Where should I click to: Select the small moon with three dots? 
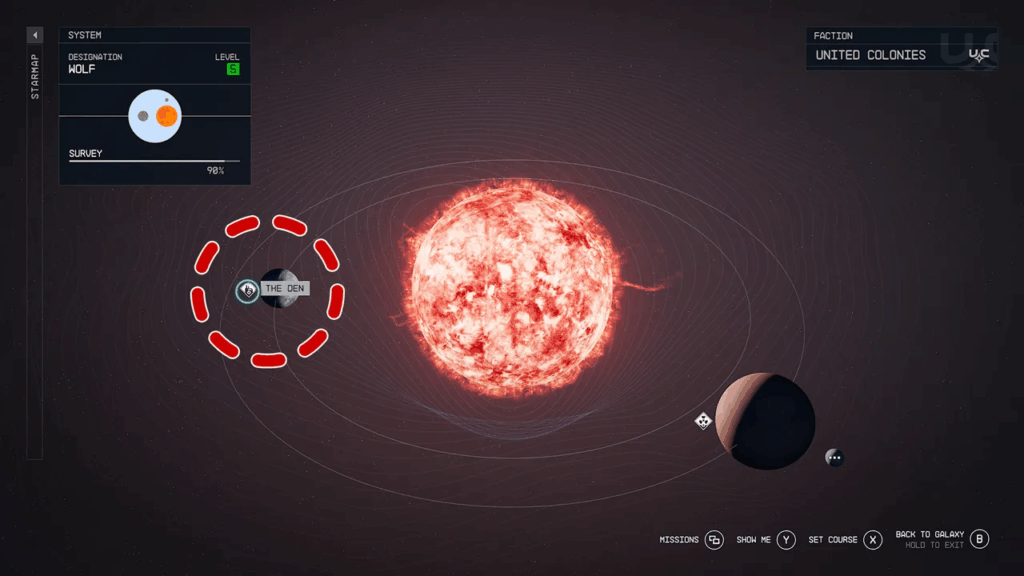[834, 457]
